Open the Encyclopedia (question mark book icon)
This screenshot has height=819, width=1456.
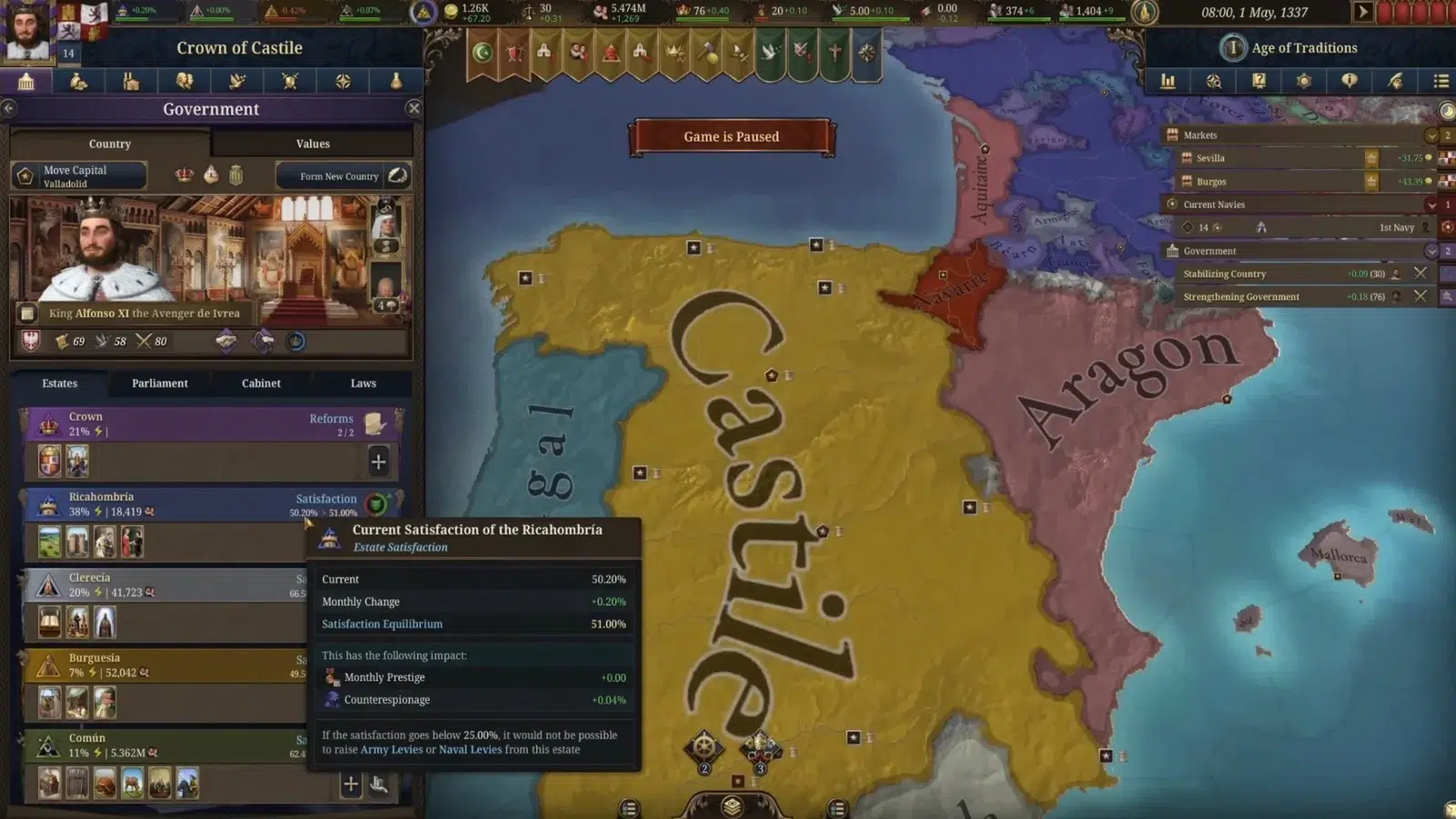tap(1258, 81)
